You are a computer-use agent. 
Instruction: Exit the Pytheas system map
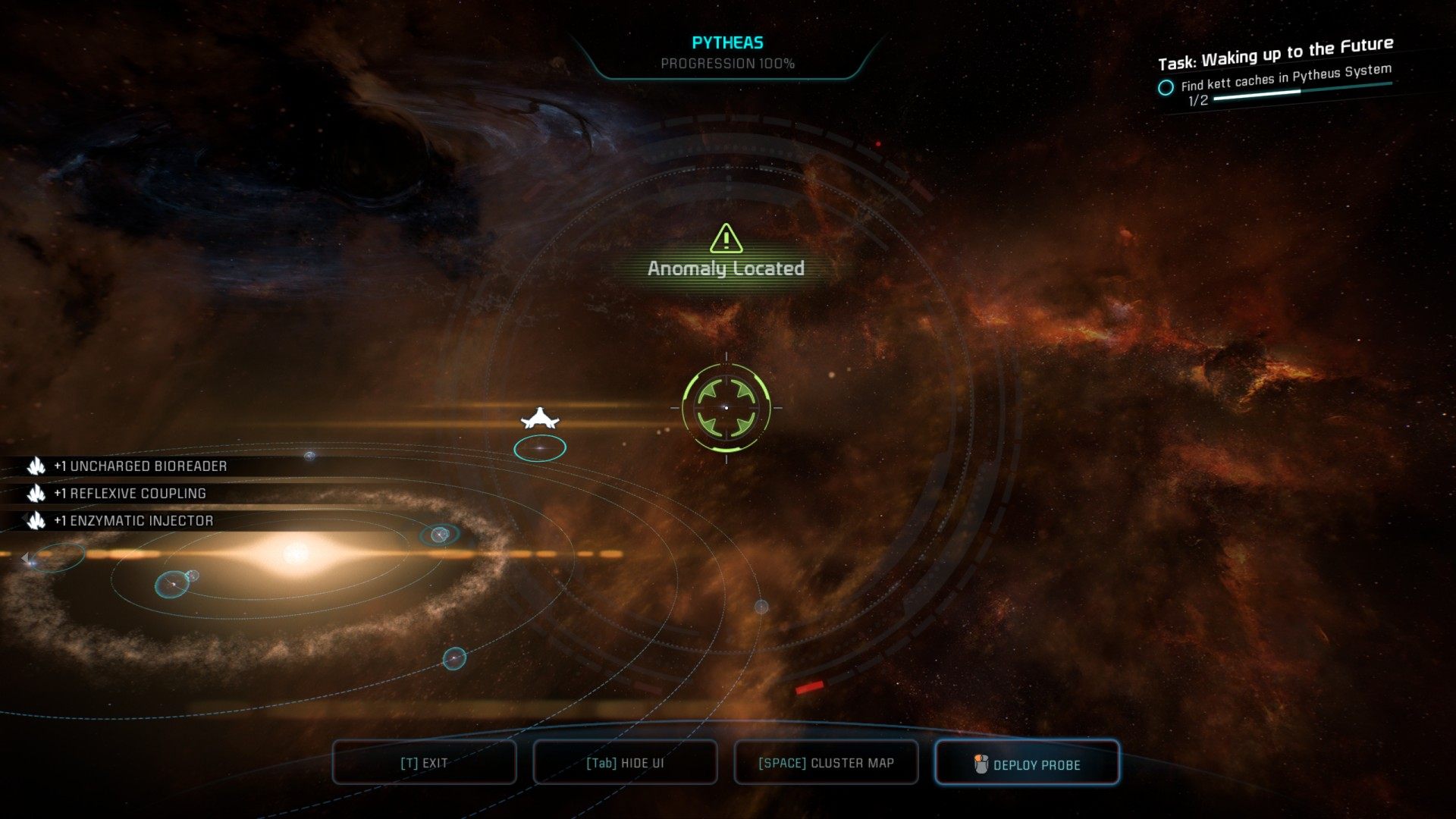424,763
